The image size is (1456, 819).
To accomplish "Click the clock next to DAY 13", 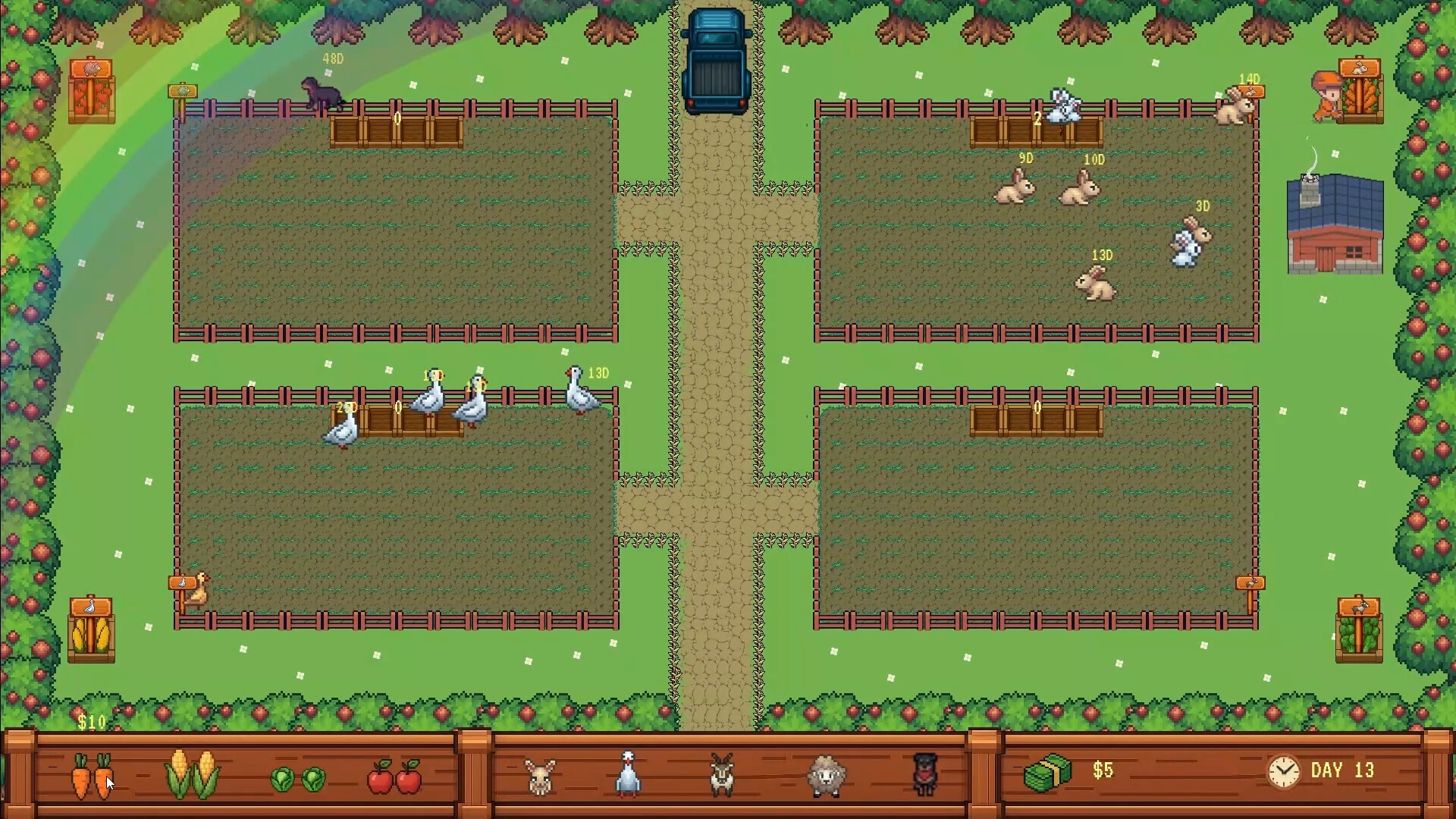I will point(1284,770).
